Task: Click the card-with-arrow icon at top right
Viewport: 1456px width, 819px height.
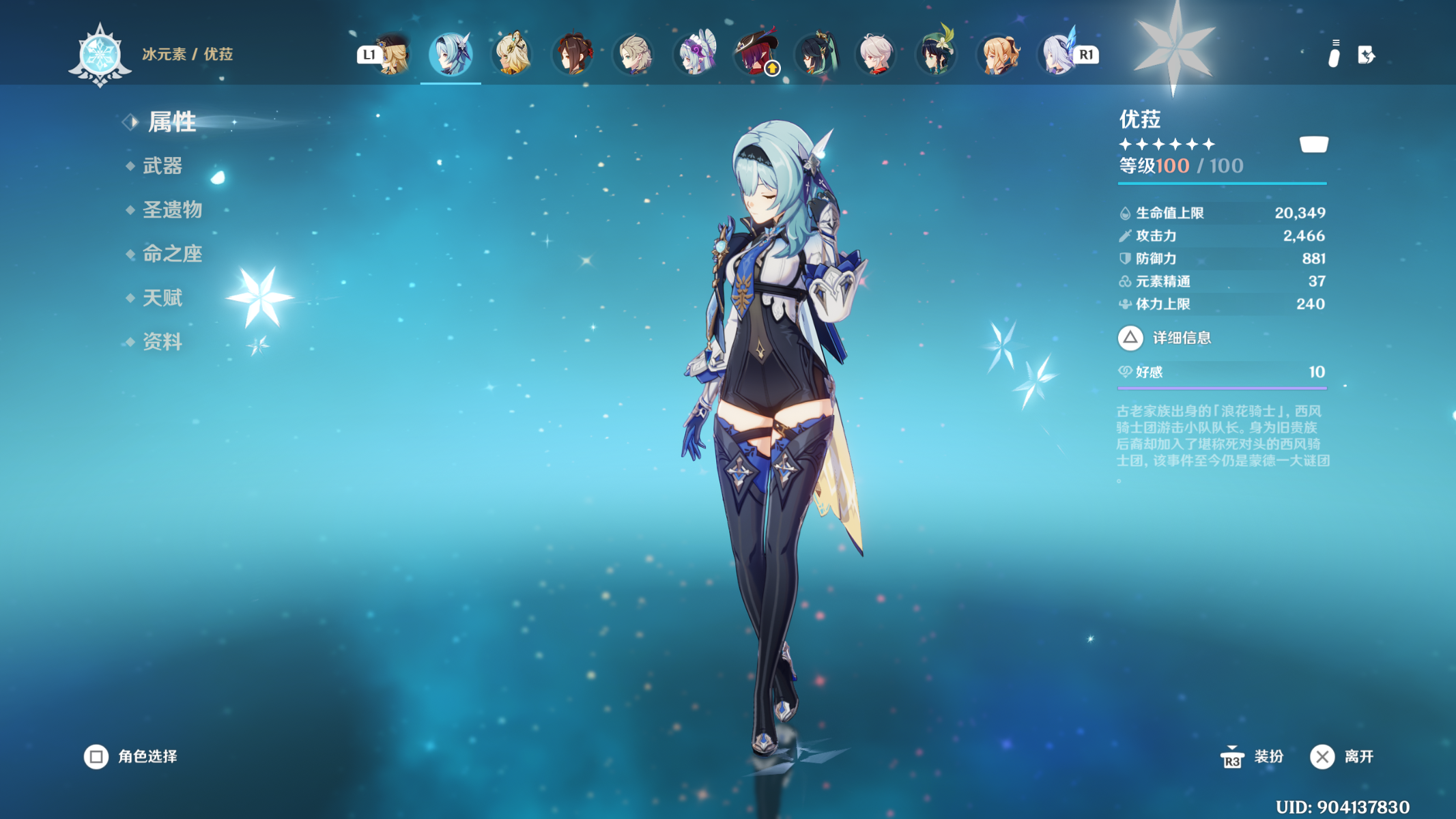Action: pyautogui.click(x=1366, y=55)
